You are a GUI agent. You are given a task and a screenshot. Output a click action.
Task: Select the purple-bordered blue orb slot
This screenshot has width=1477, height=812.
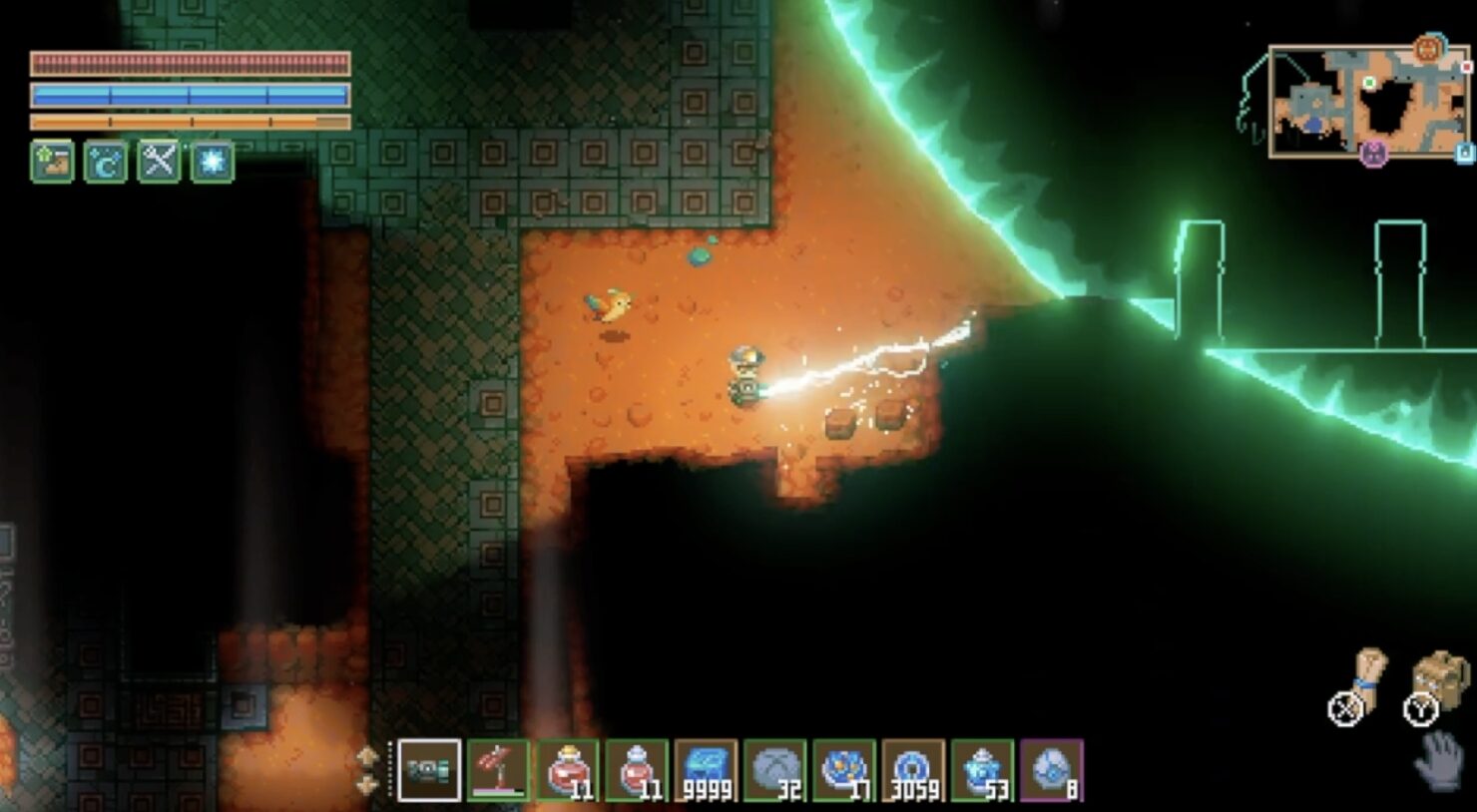(x=1051, y=770)
